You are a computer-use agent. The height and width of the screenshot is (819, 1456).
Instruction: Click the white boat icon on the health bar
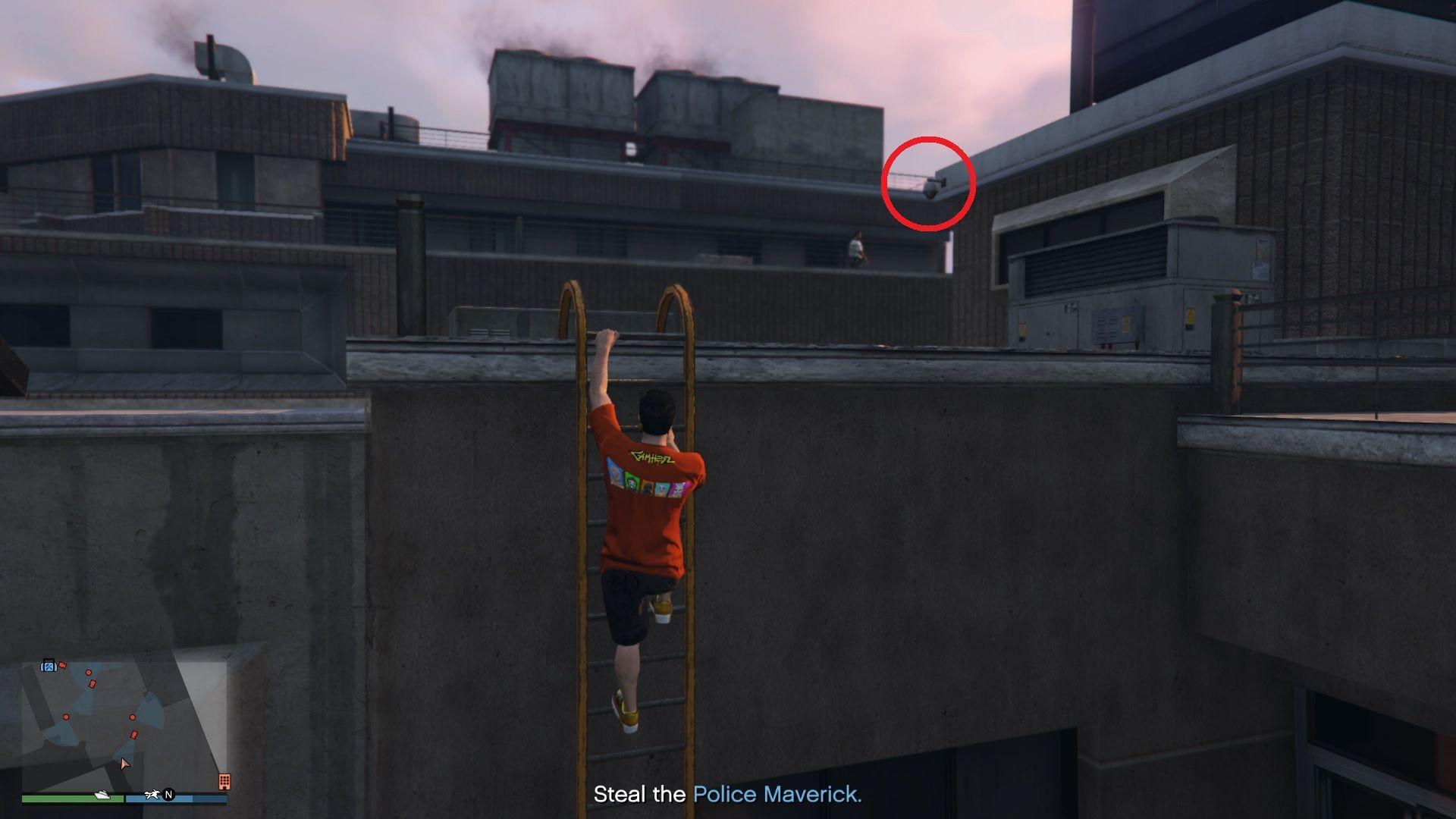pos(102,795)
